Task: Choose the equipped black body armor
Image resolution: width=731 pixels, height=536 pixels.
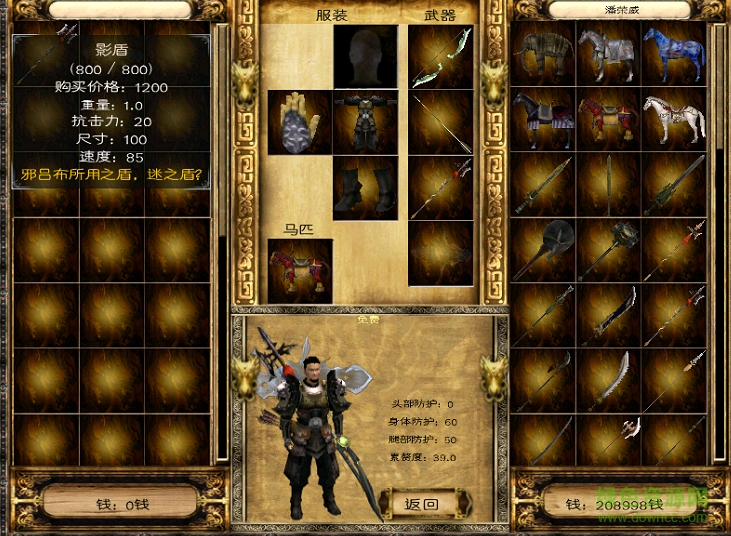Action: pos(365,122)
